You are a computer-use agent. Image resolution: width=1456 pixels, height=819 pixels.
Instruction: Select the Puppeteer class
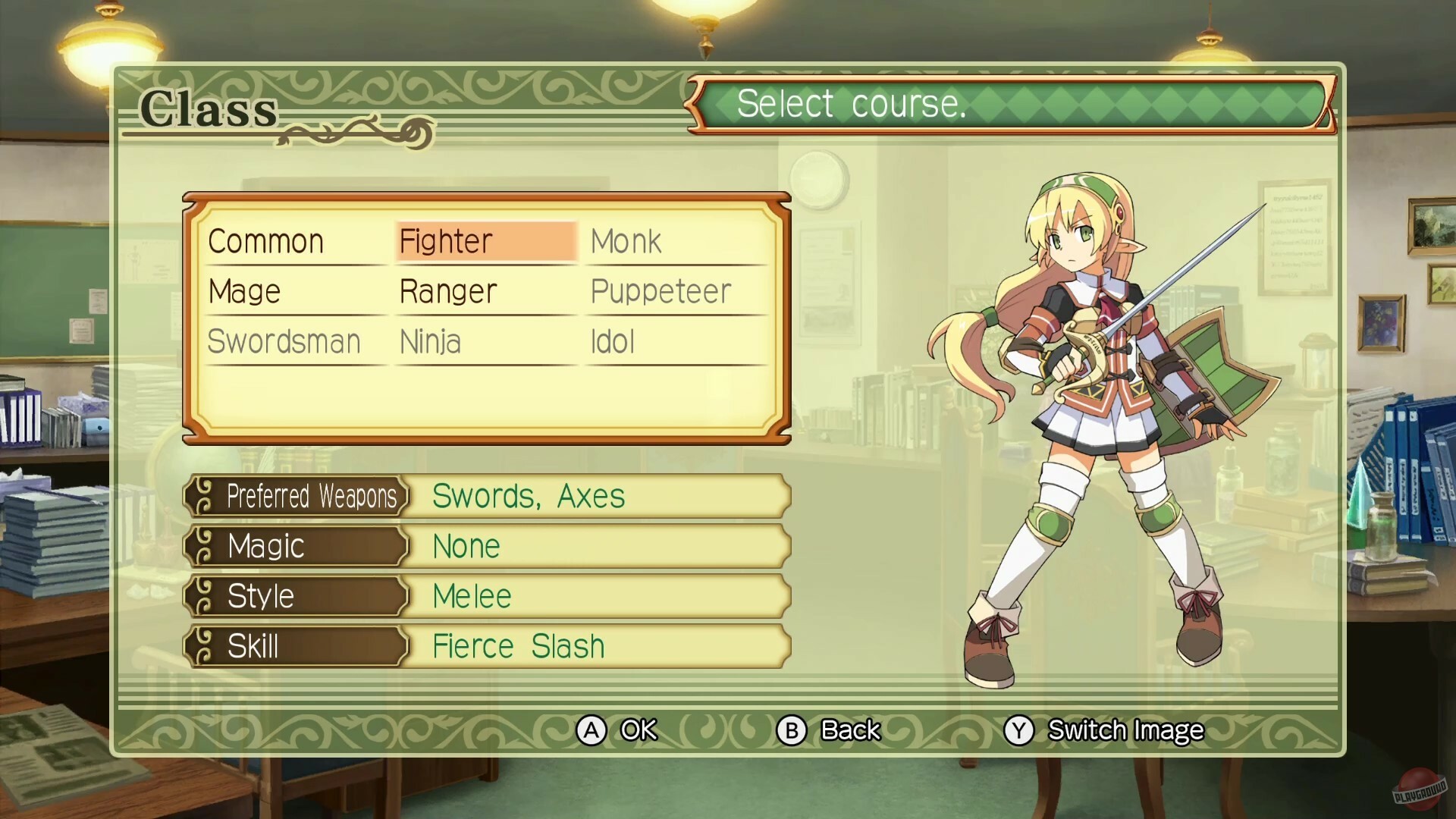pyautogui.click(x=661, y=292)
